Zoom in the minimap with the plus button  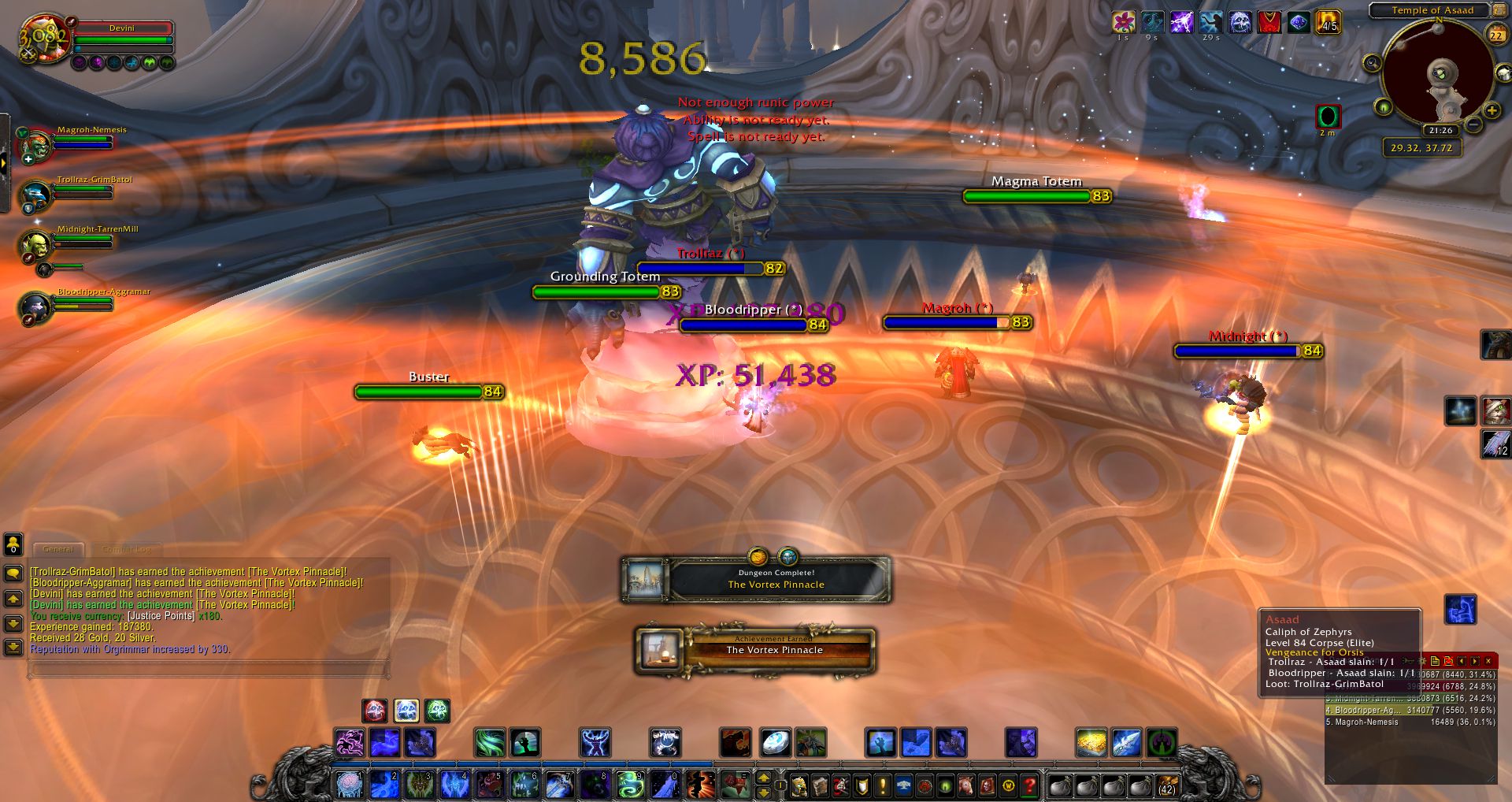(x=1492, y=110)
